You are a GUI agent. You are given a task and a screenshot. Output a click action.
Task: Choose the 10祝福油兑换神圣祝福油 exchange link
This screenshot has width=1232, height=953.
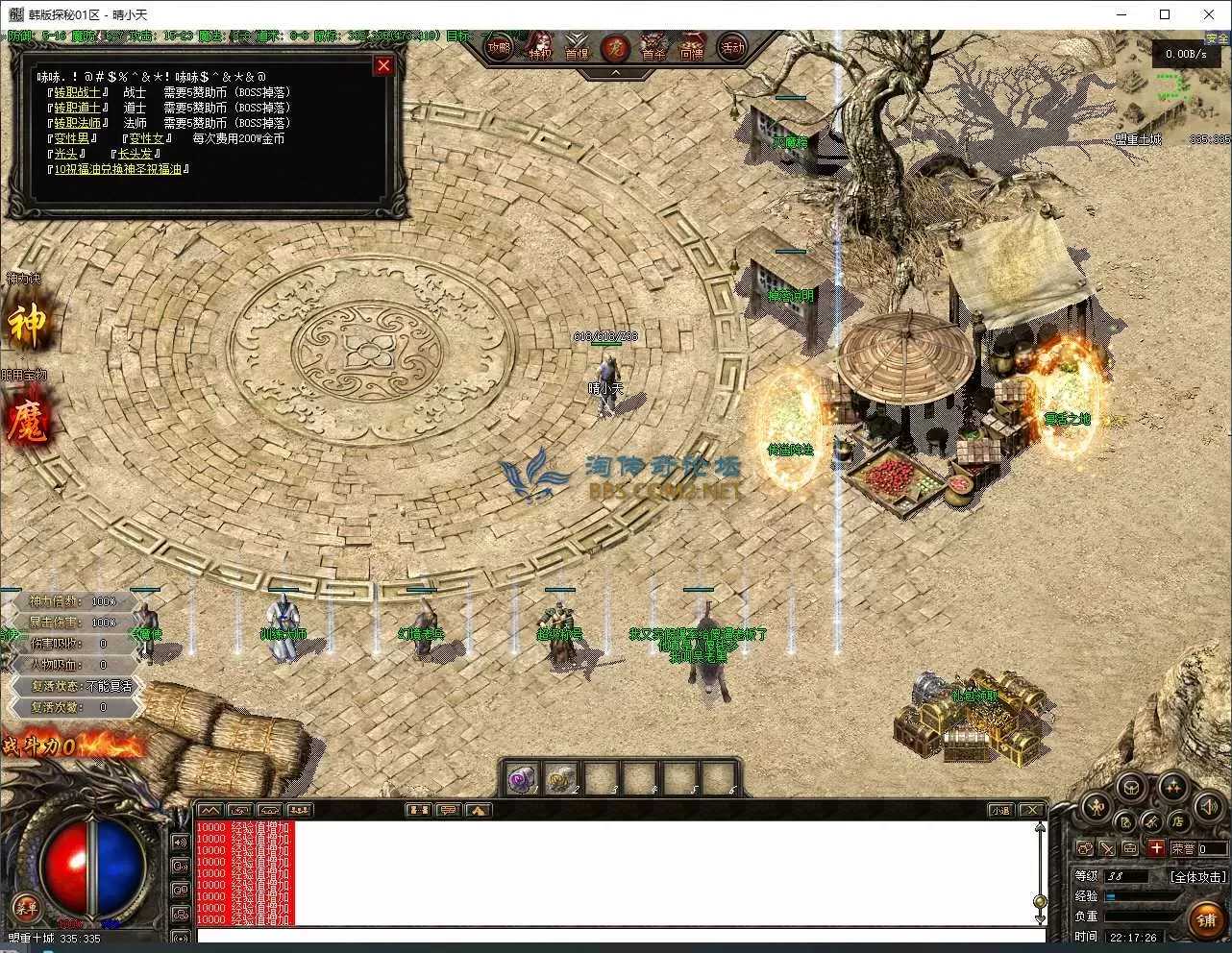[x=117, y=169]
